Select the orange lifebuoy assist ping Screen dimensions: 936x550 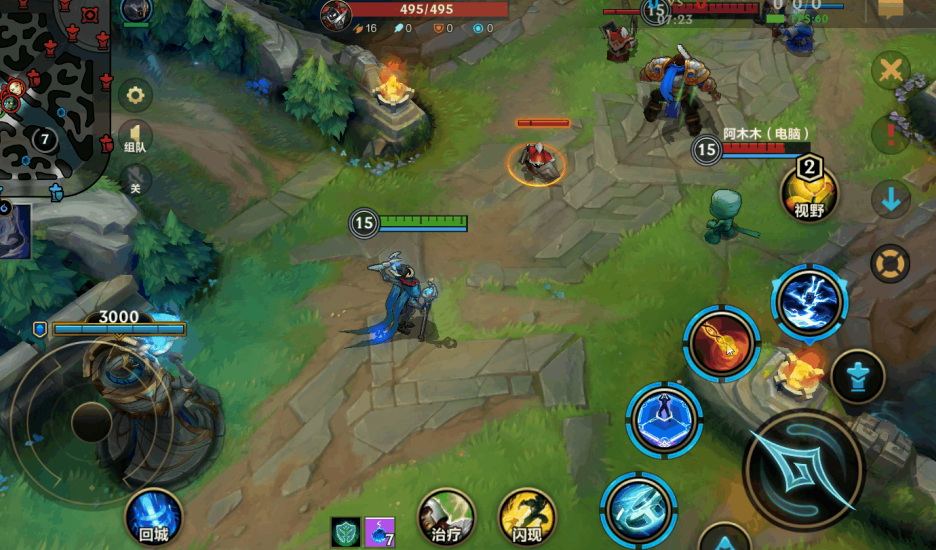click(890, 264)
